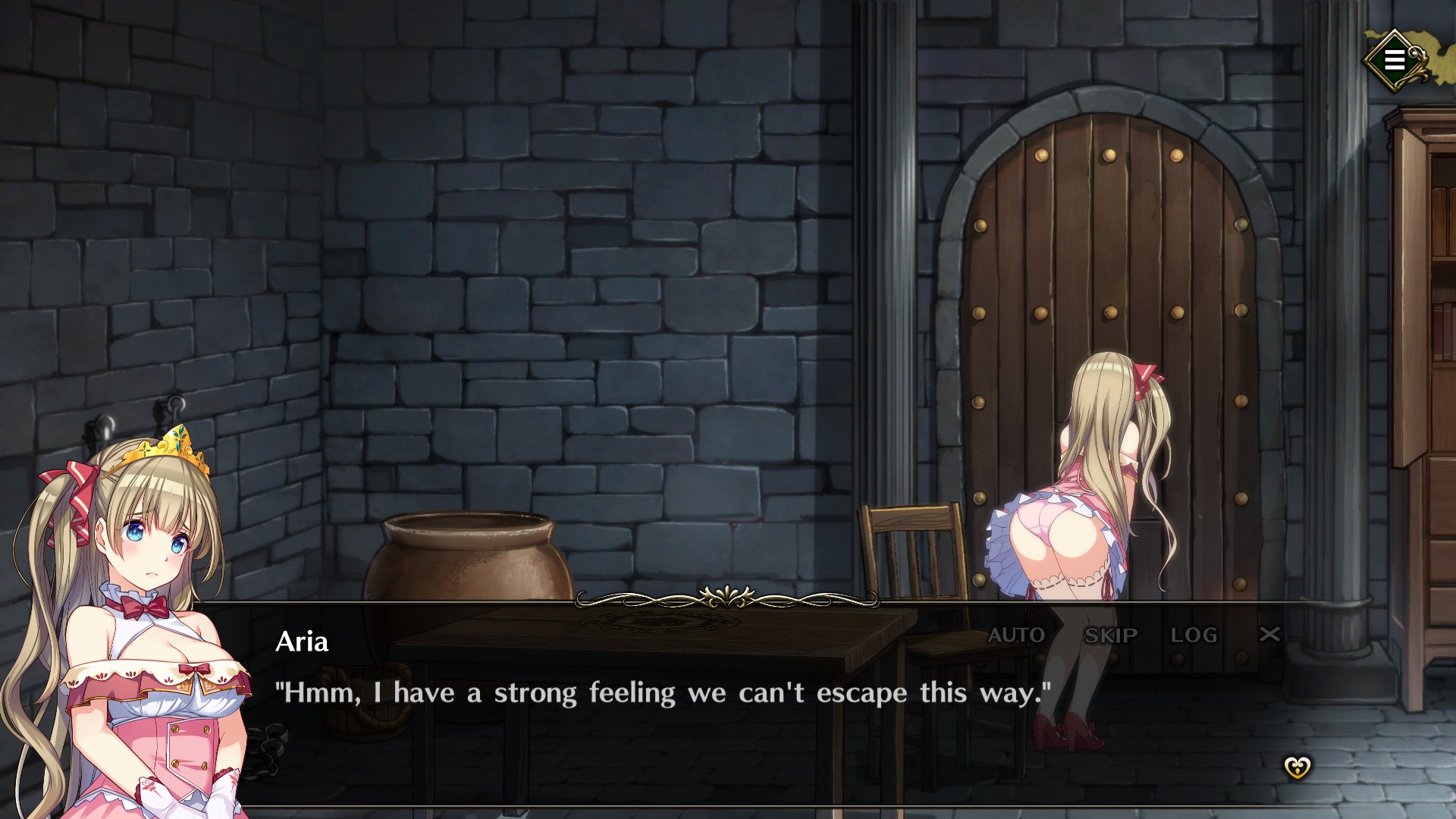Enable AUTO dialogue advance
Image resolution: width=1456 pixels, height=819 pixels.
click(x=1016, y=635)
